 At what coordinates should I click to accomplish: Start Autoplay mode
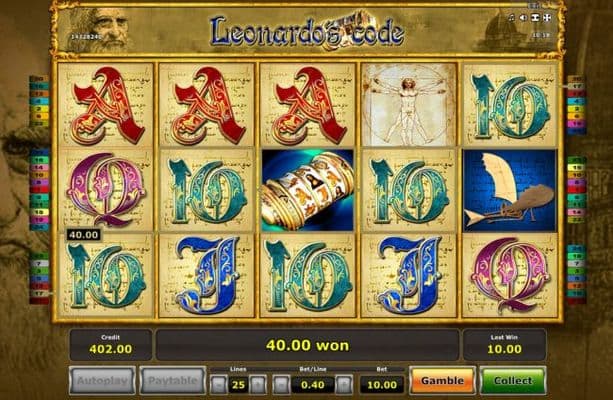(x=102, y=381)
